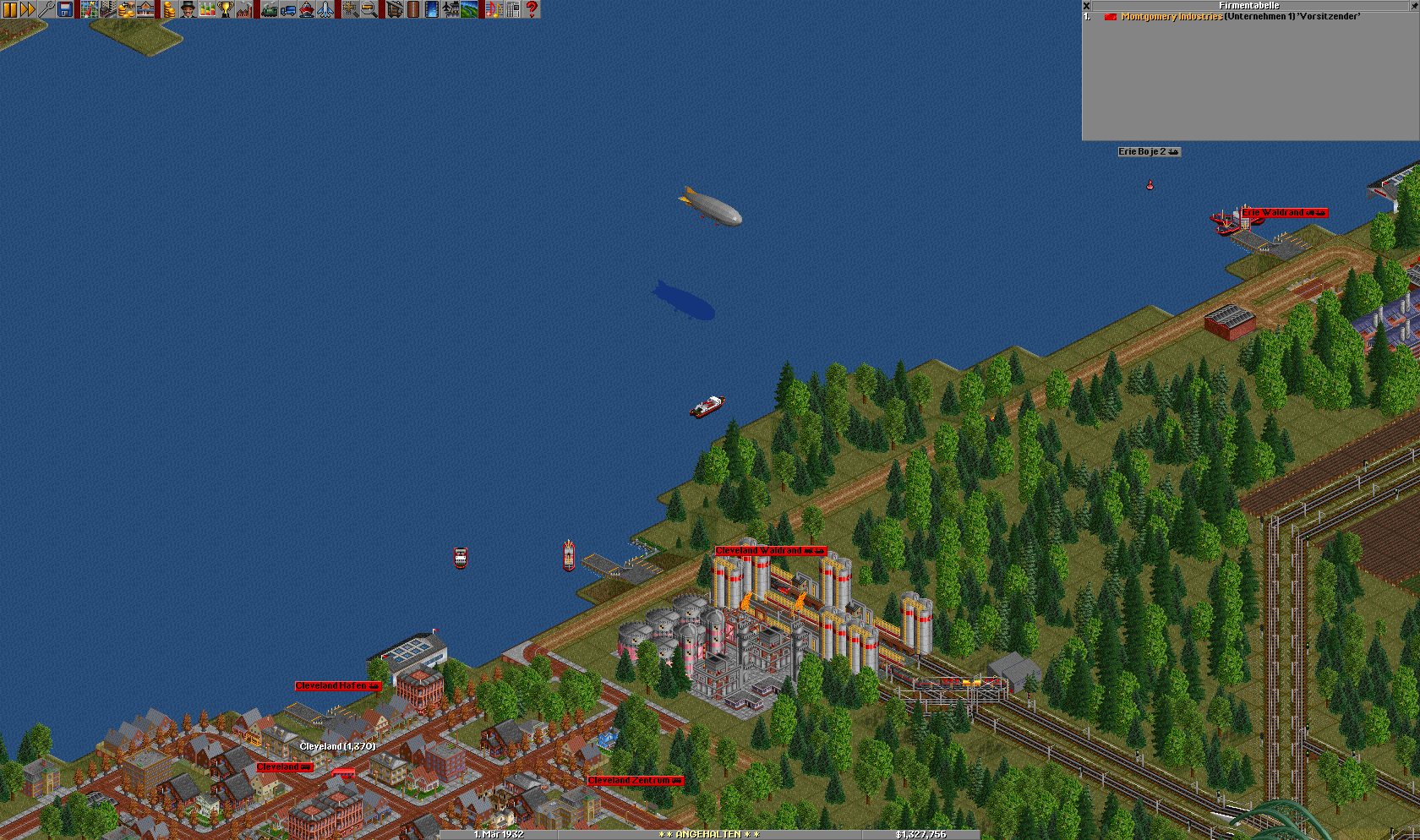The image size is (1420, 840).
Task: Open company info via the manager portrait
Action: pyautogui.click(x=188, y=9)
